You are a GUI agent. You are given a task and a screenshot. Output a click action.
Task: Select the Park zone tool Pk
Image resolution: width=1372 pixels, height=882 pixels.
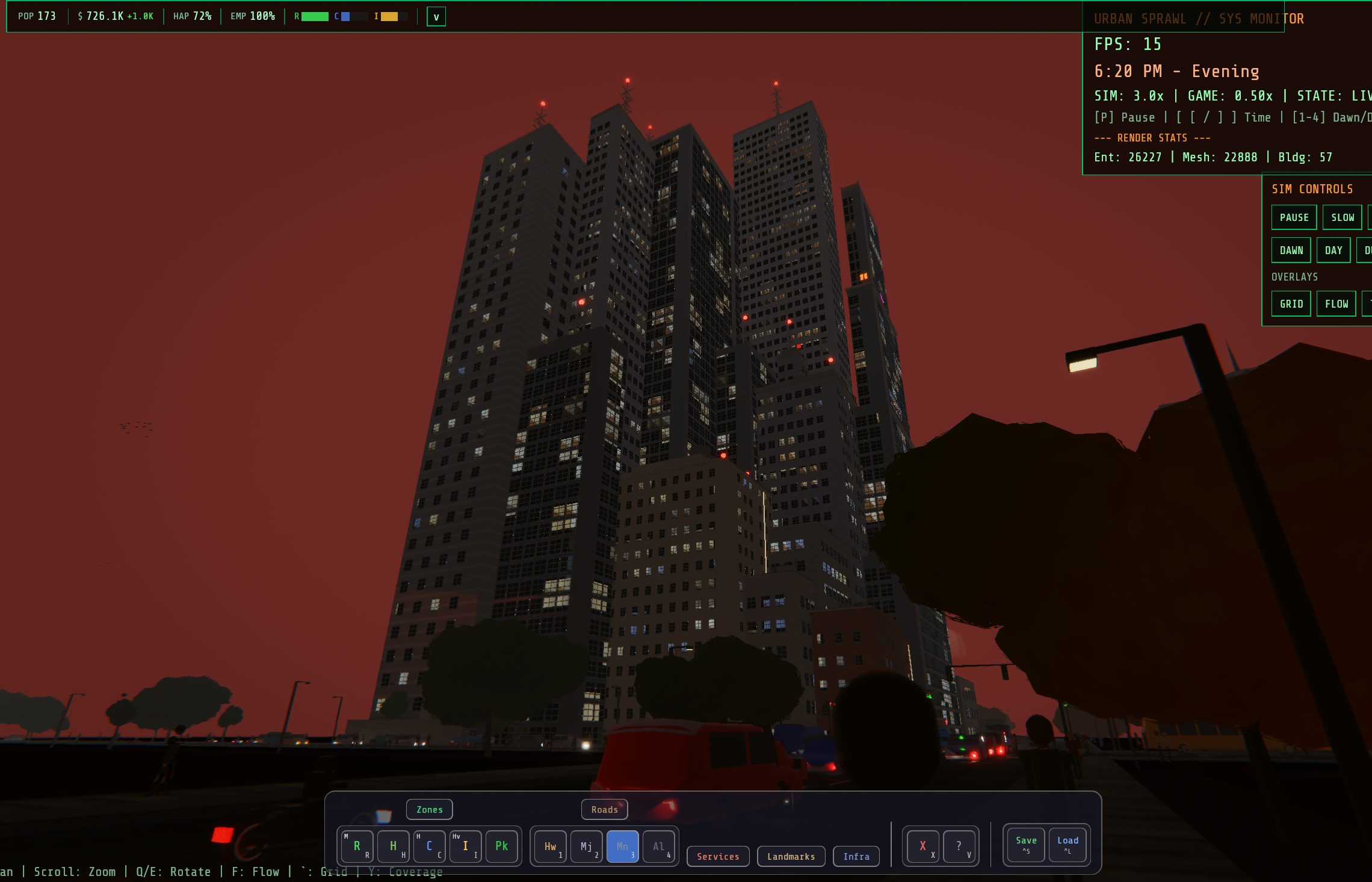[x=501, y=846]
